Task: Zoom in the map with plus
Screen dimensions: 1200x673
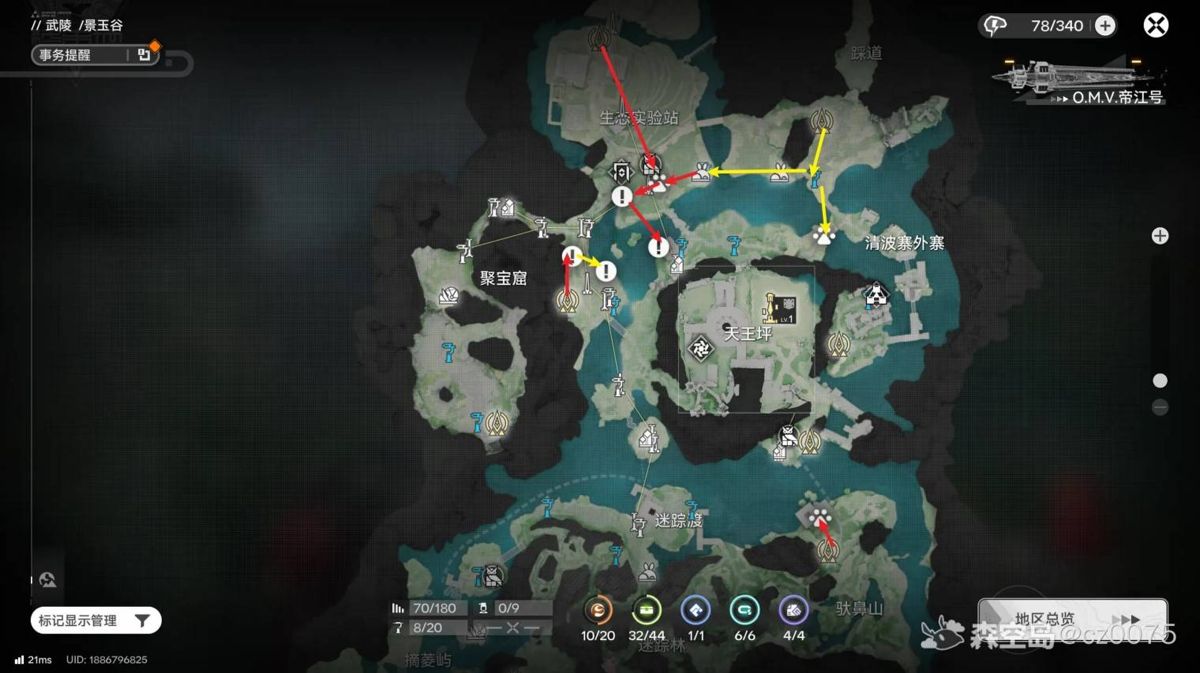Action: (1160, 236)
